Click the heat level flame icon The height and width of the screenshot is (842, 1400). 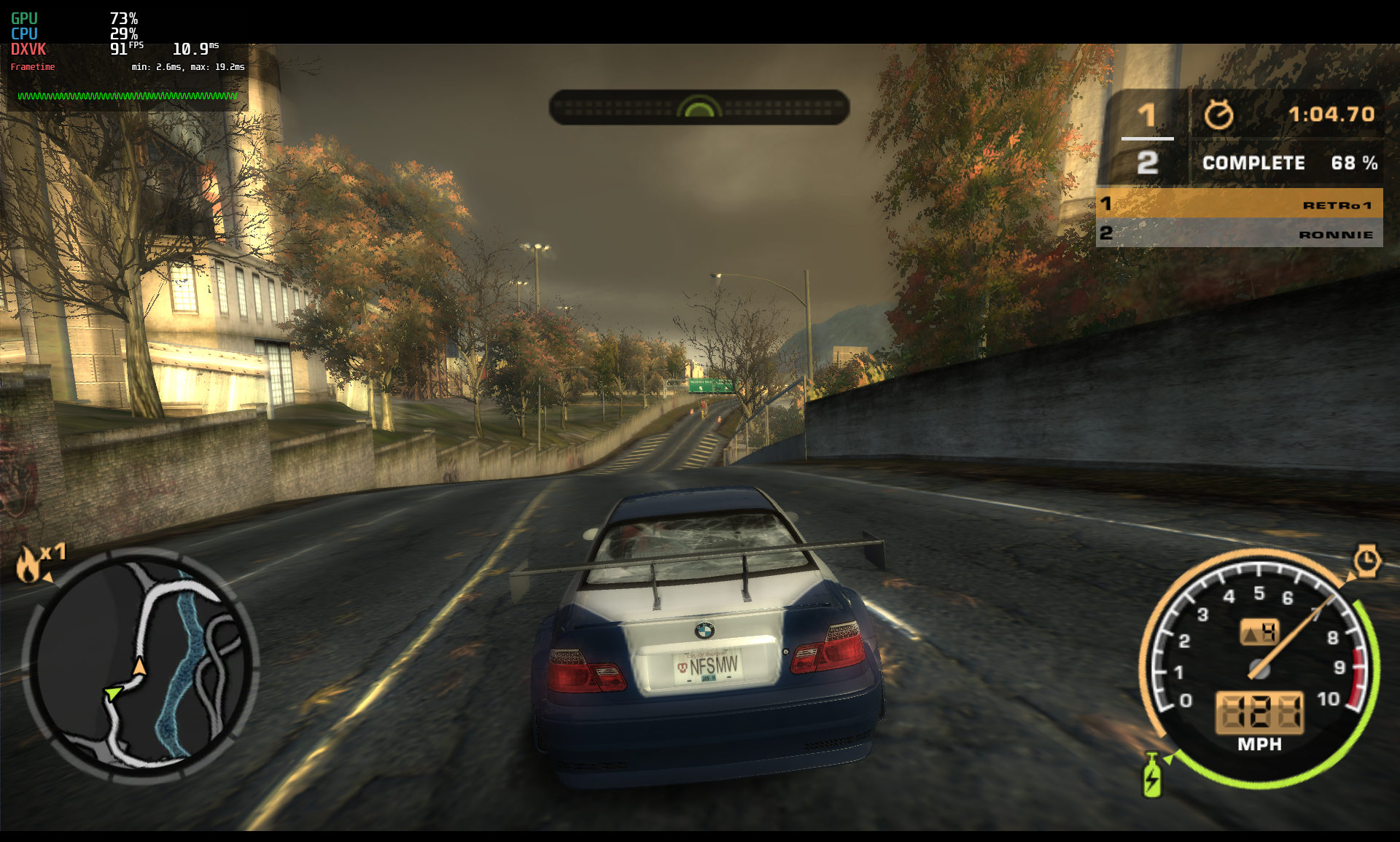point(29,564)
